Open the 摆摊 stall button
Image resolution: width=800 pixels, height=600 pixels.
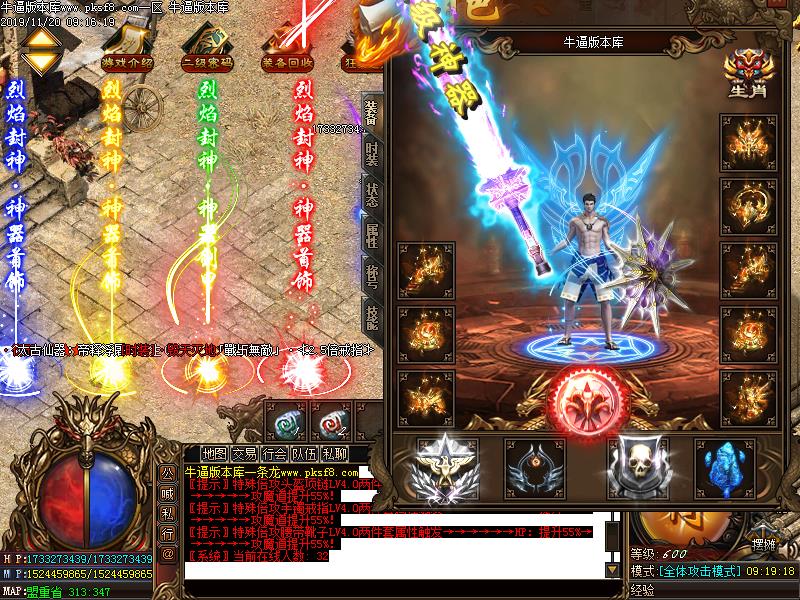click(x=764, y=544)
